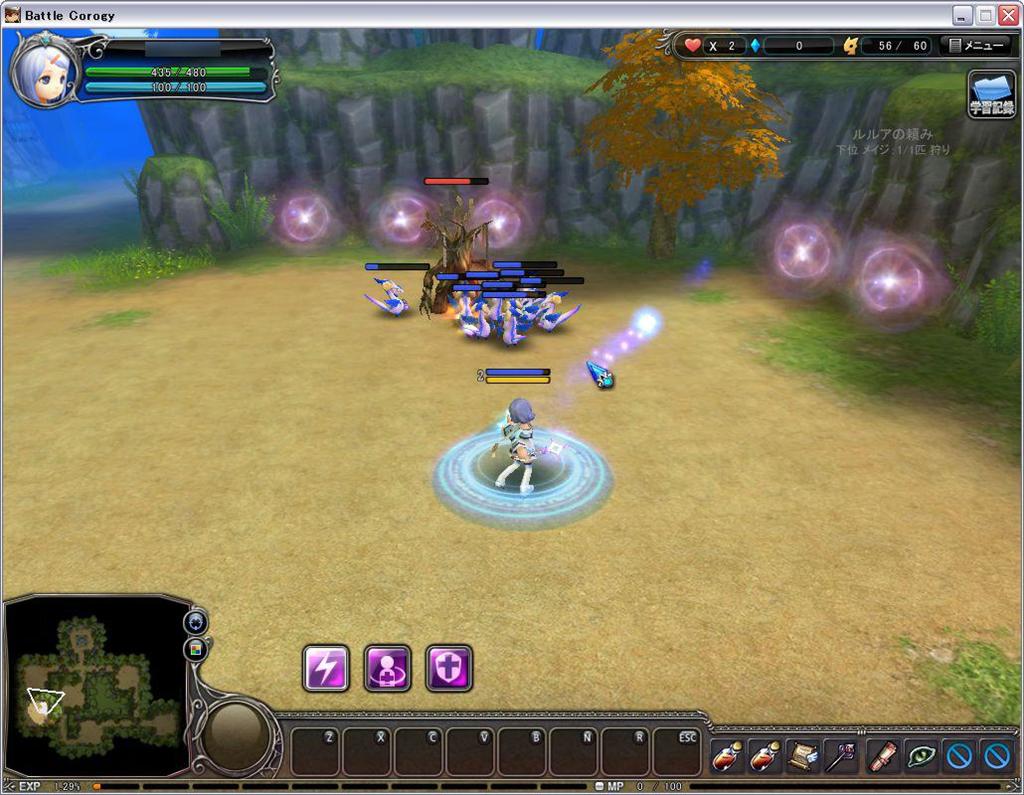Activate the lightning bolt skill
Image resolution: width=1024 pixels, height=795 pixels.
[x=326, y=668]
